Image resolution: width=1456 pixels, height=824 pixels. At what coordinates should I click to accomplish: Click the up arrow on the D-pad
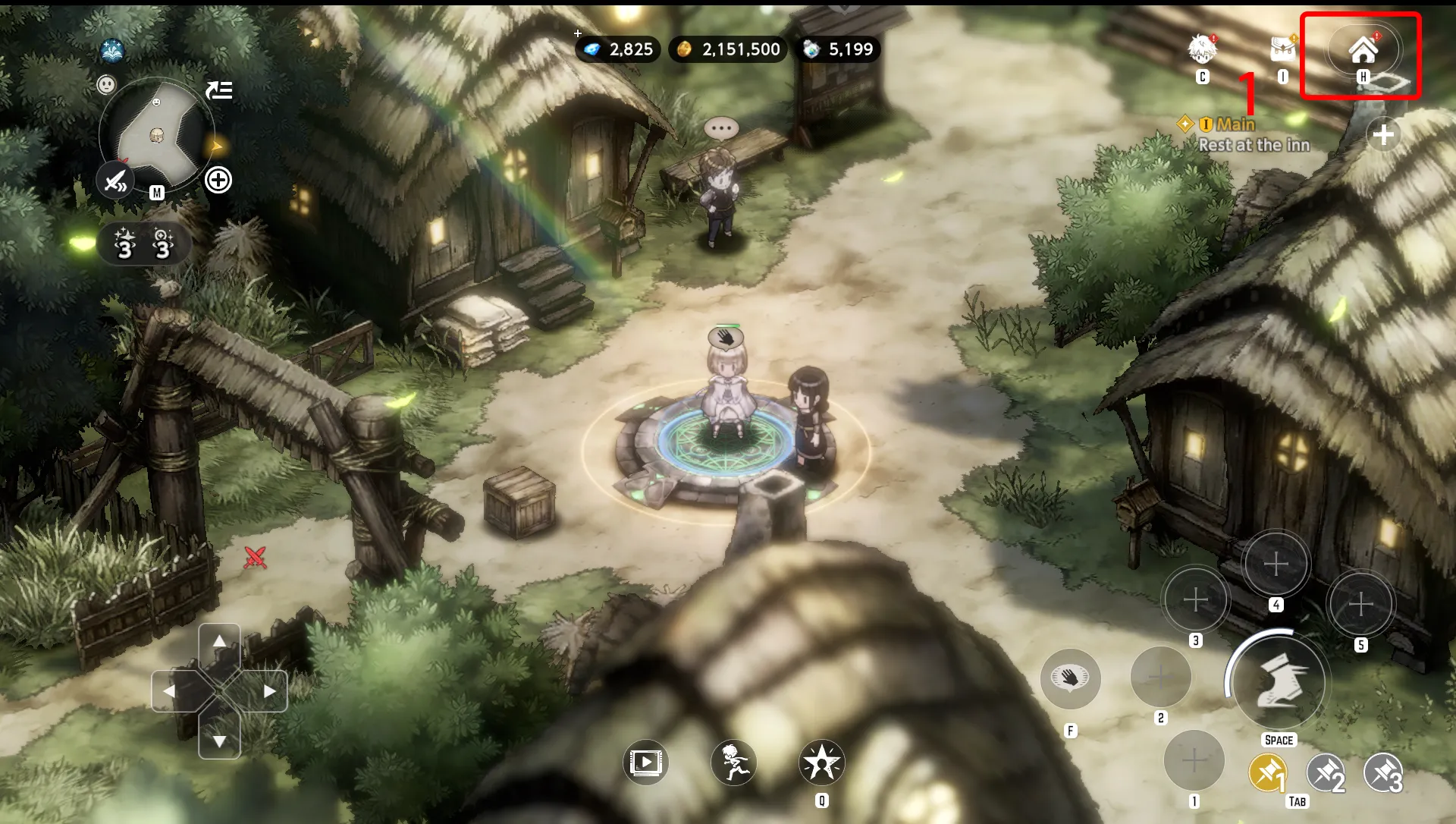[x=219, y=642]
